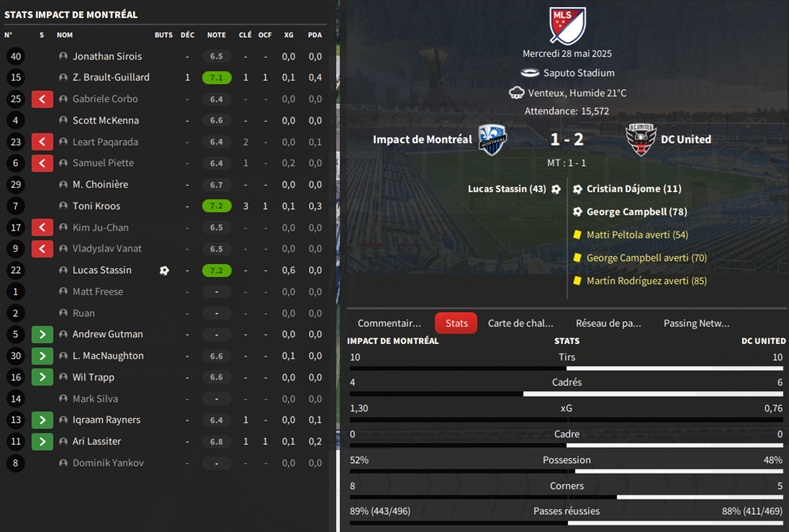Screen dimensions: 789x532
Task: Select scorer Cristian Dájome goal event
Action: coord(633,188)
